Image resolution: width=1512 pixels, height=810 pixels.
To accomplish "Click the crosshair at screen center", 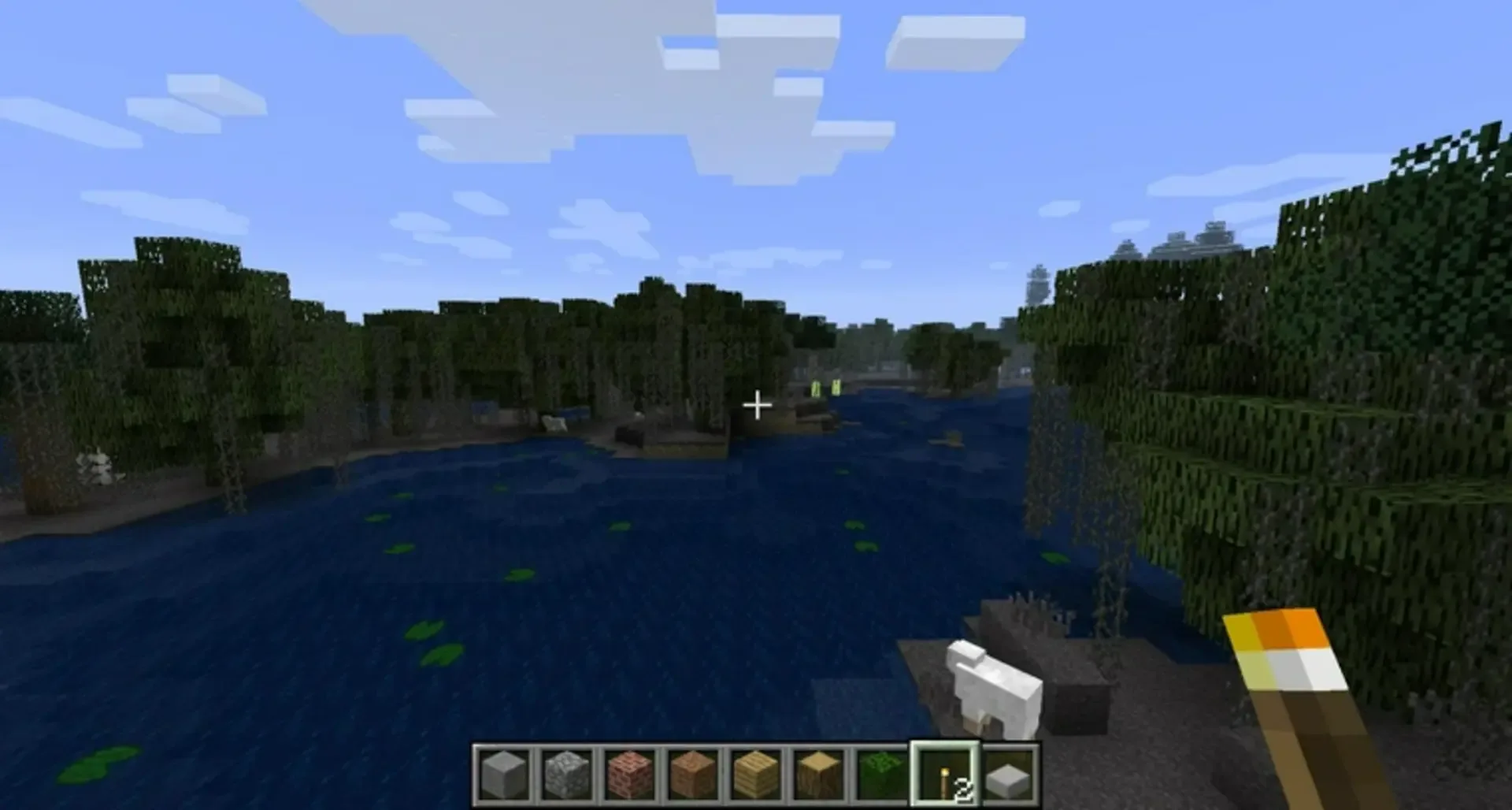I will (758, 405).
